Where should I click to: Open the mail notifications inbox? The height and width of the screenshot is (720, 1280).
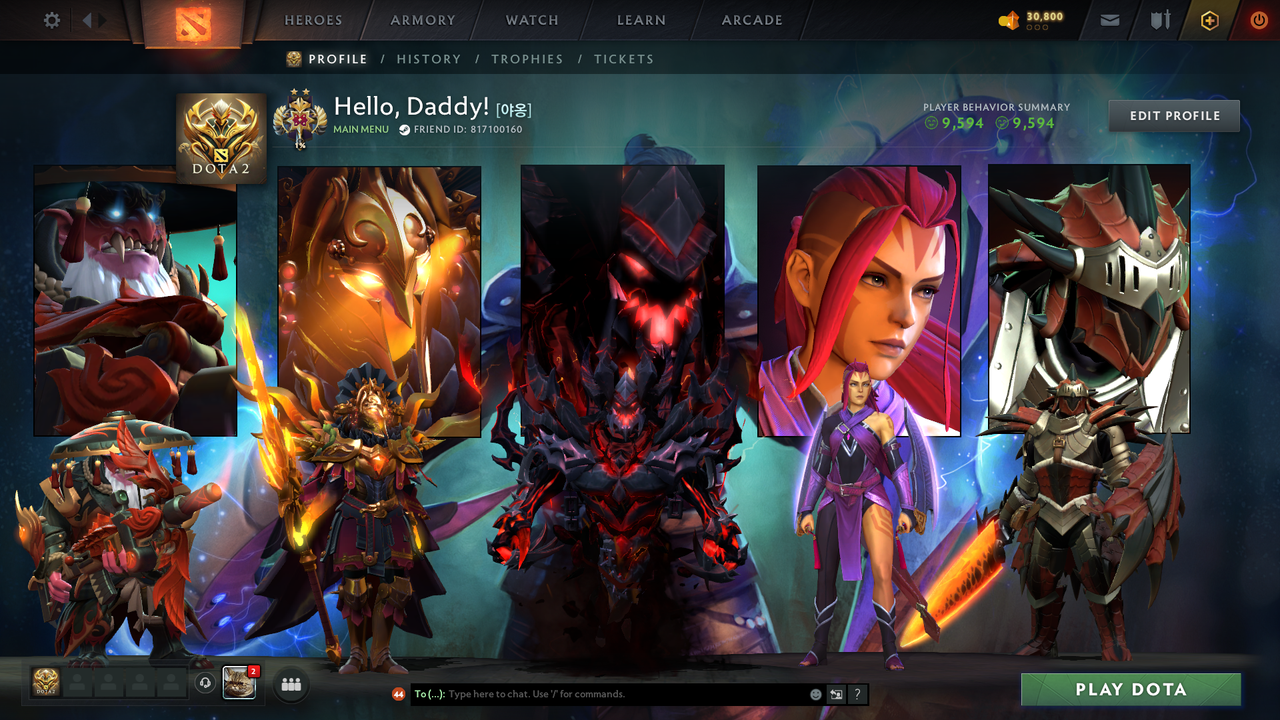tap(1109, 19)
